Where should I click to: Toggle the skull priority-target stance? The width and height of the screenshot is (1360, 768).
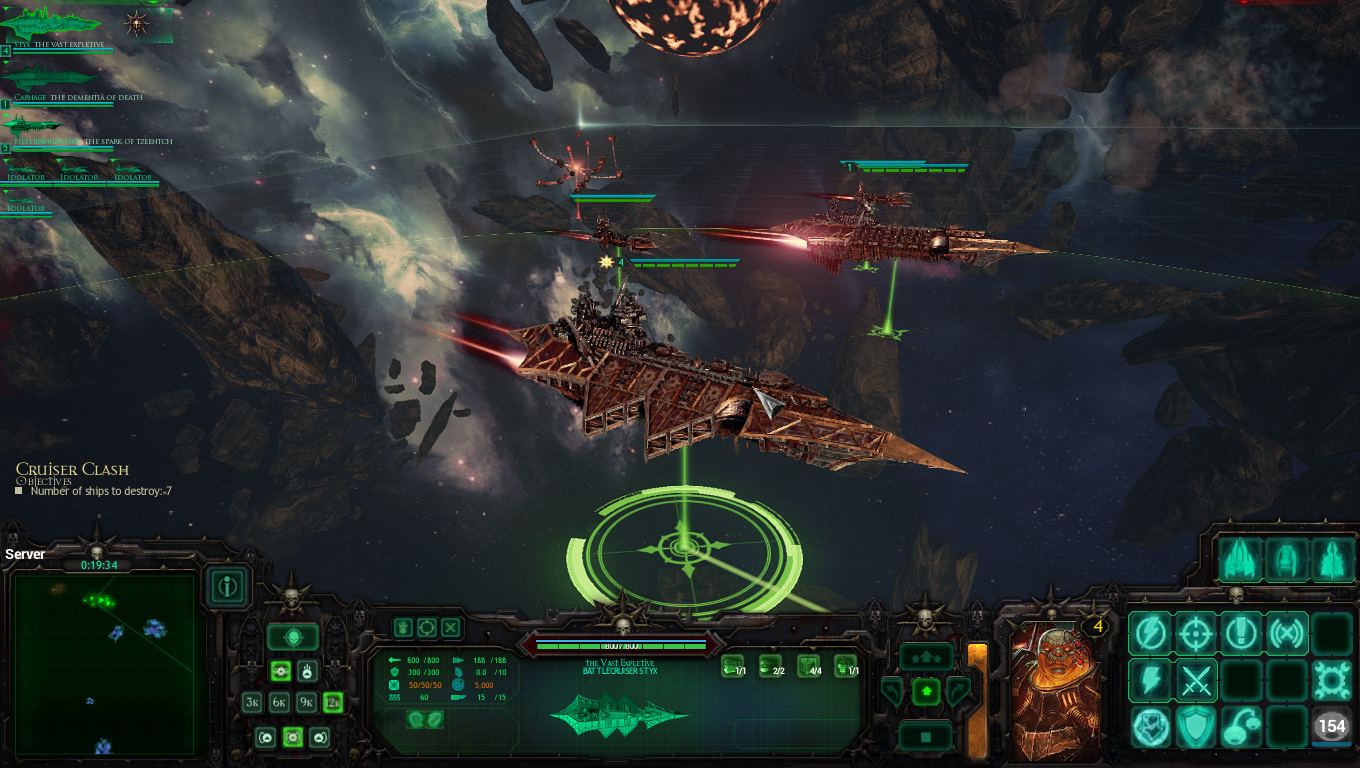click(x=293, y=636)
